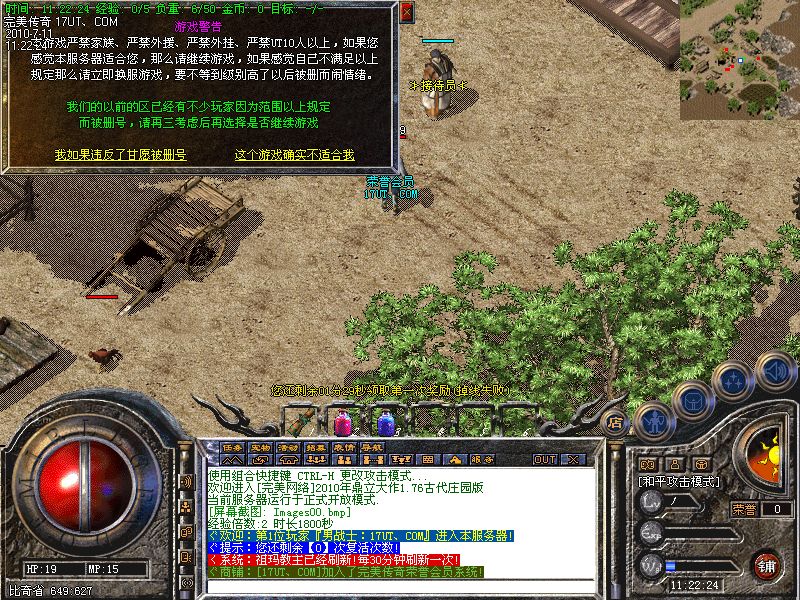
Task: Choose the 我如果违反了甘愿被删号 option
Action: [120, 155]
